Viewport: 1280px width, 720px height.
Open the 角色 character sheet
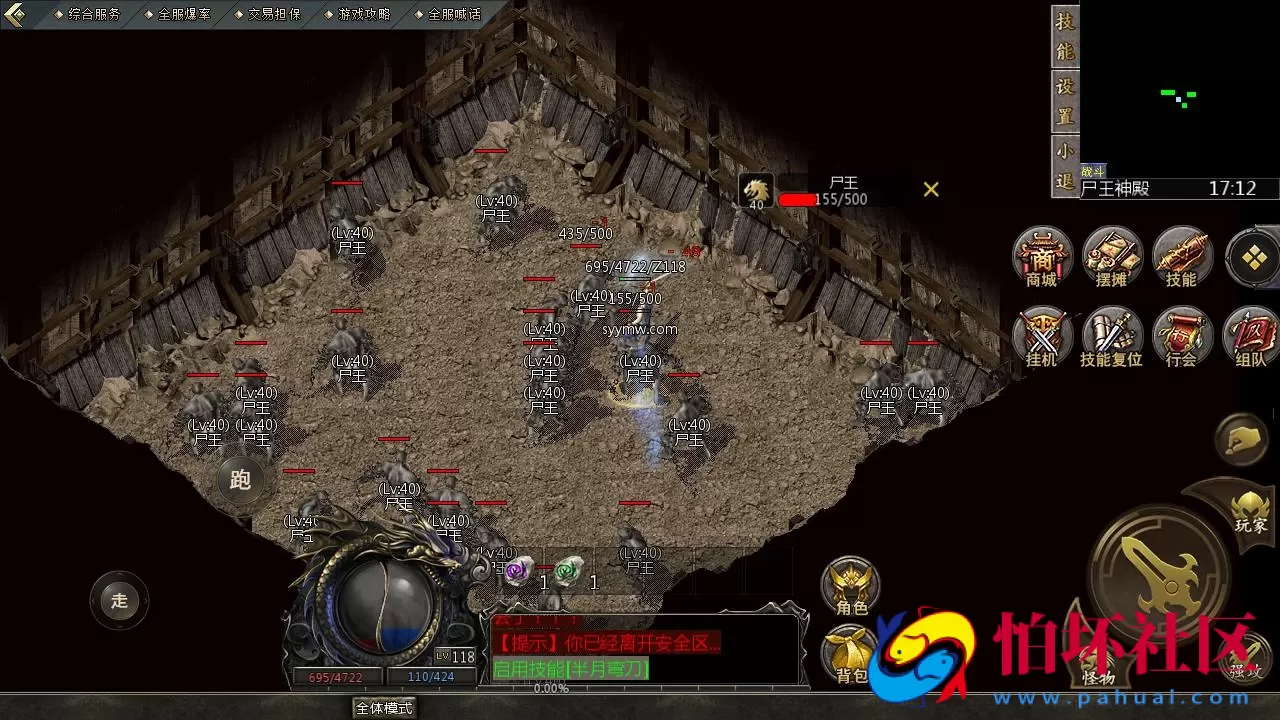pos(851,586)
